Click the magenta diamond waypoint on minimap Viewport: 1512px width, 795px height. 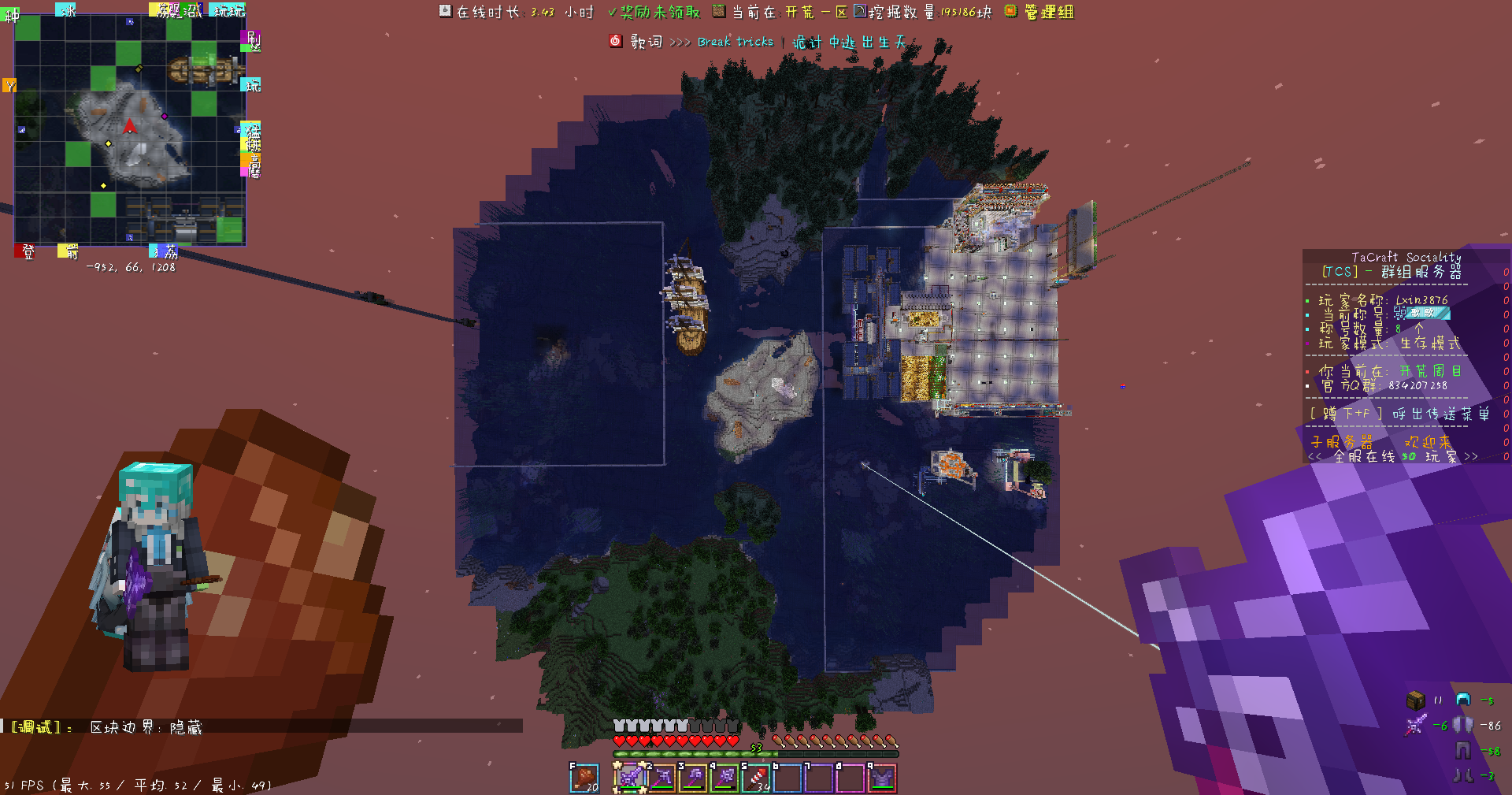pos(165,117)
